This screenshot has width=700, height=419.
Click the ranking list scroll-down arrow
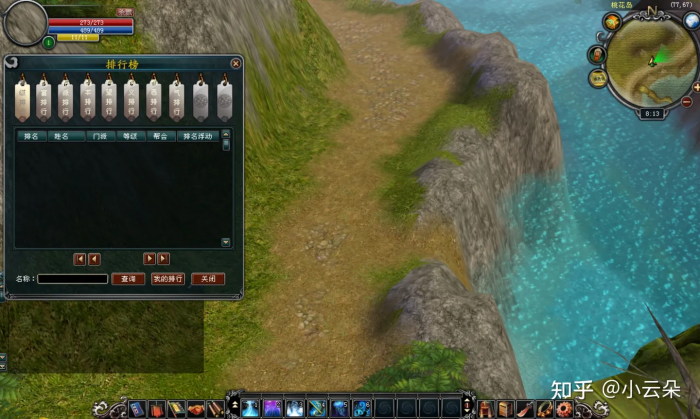coord(226,242)
